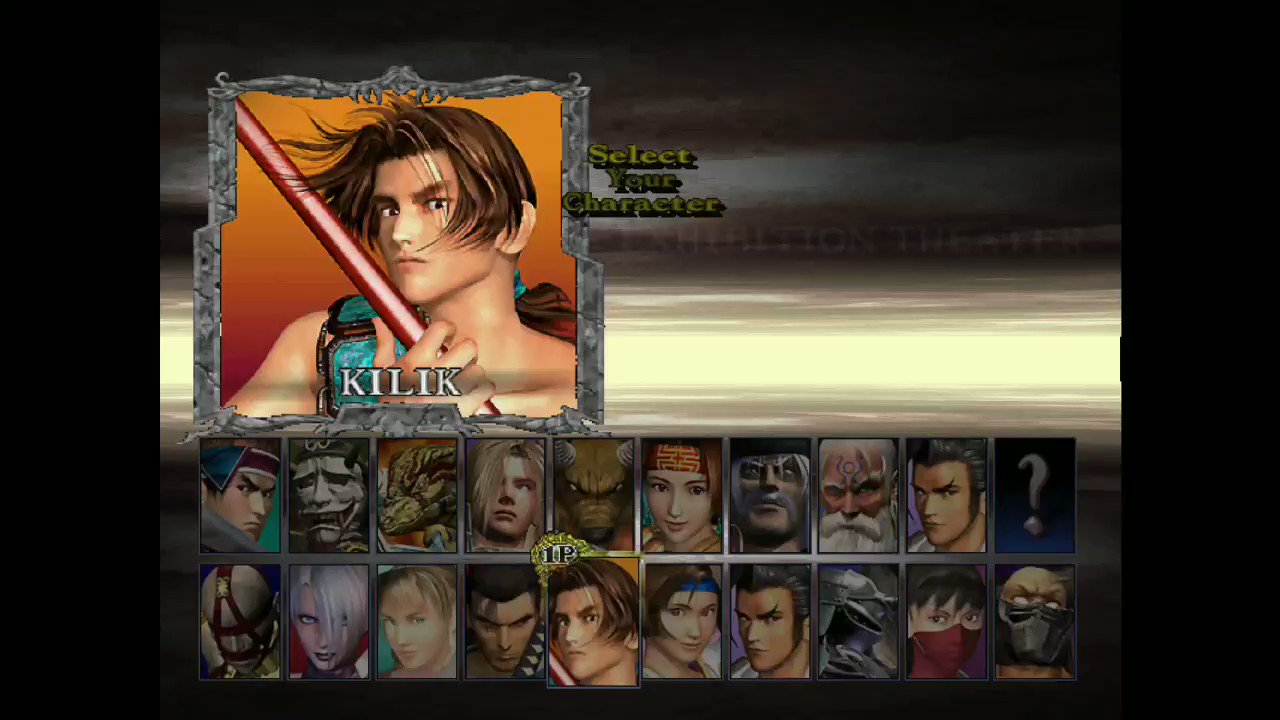Choose Xianghua next to Kilik
The width and height of the screenshot is (1280, 720).
tap(680, 620)
